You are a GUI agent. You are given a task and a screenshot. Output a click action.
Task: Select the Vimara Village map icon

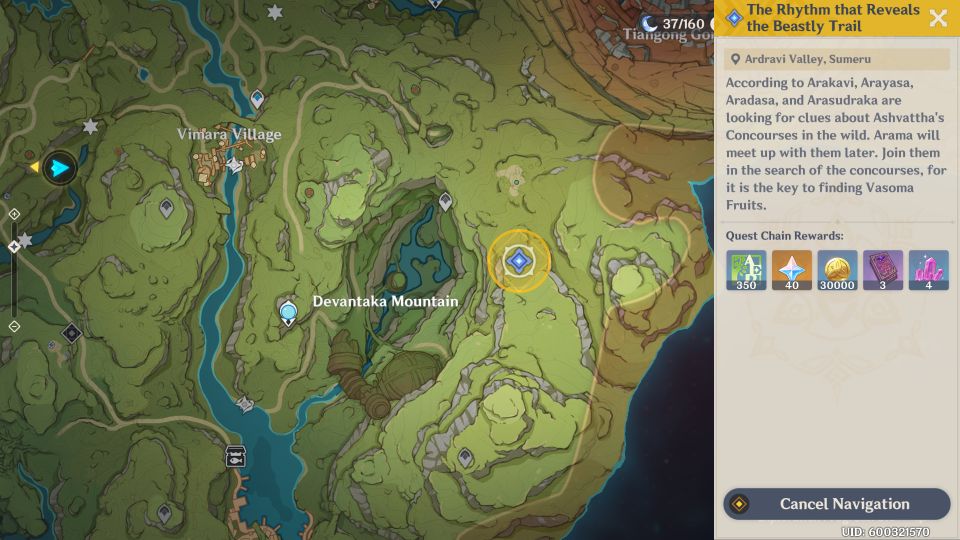(234, 163)
